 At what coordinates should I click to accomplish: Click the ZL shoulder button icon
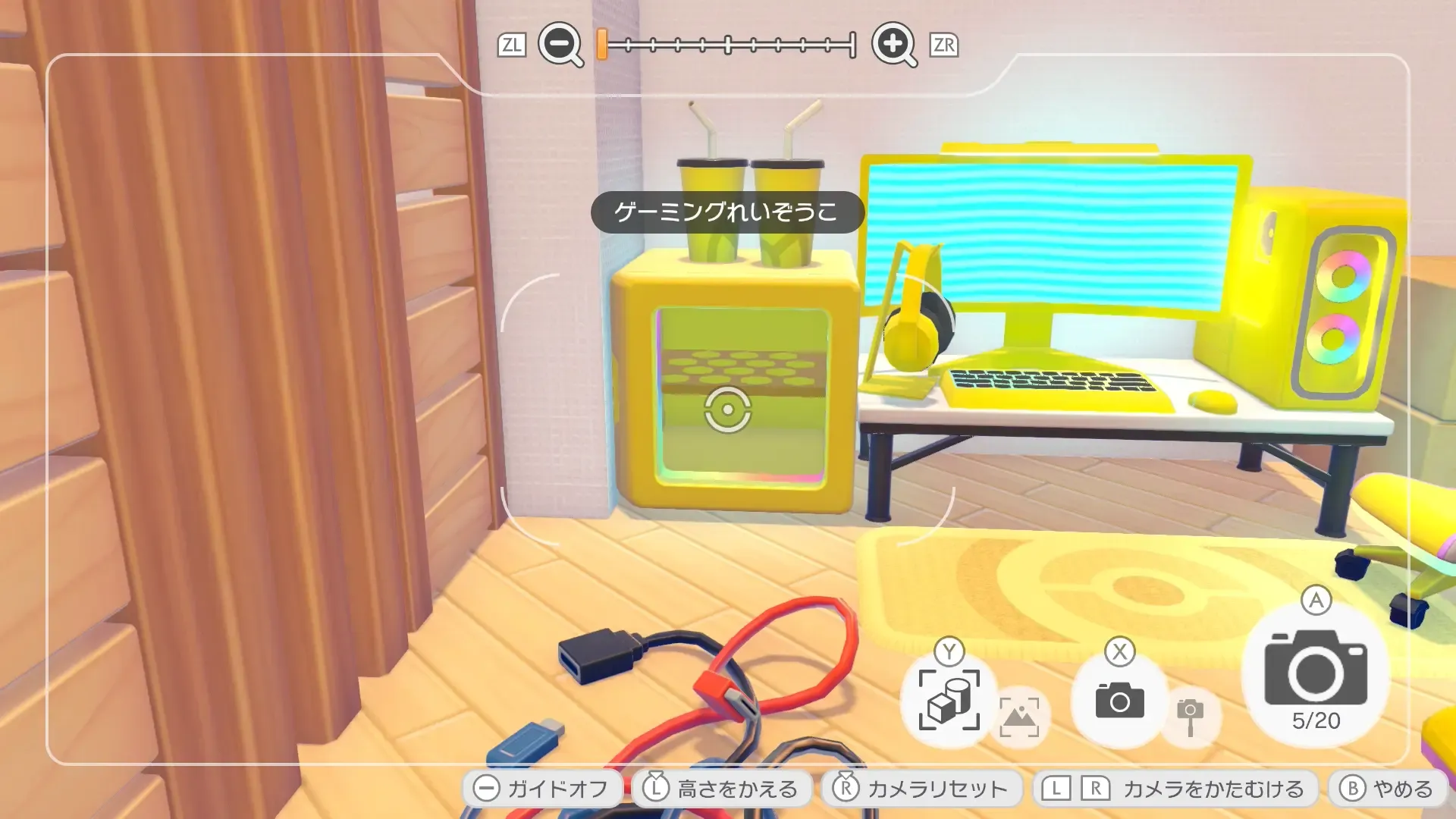click(x=514, y=46)
